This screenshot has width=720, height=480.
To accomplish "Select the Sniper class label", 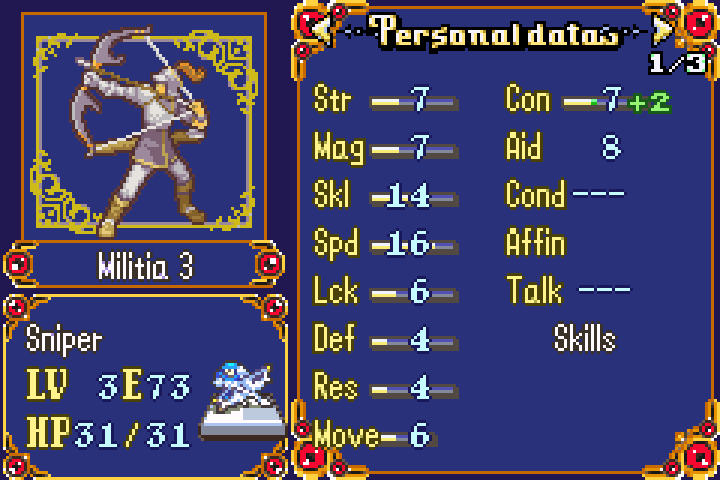I will [66, 339].
